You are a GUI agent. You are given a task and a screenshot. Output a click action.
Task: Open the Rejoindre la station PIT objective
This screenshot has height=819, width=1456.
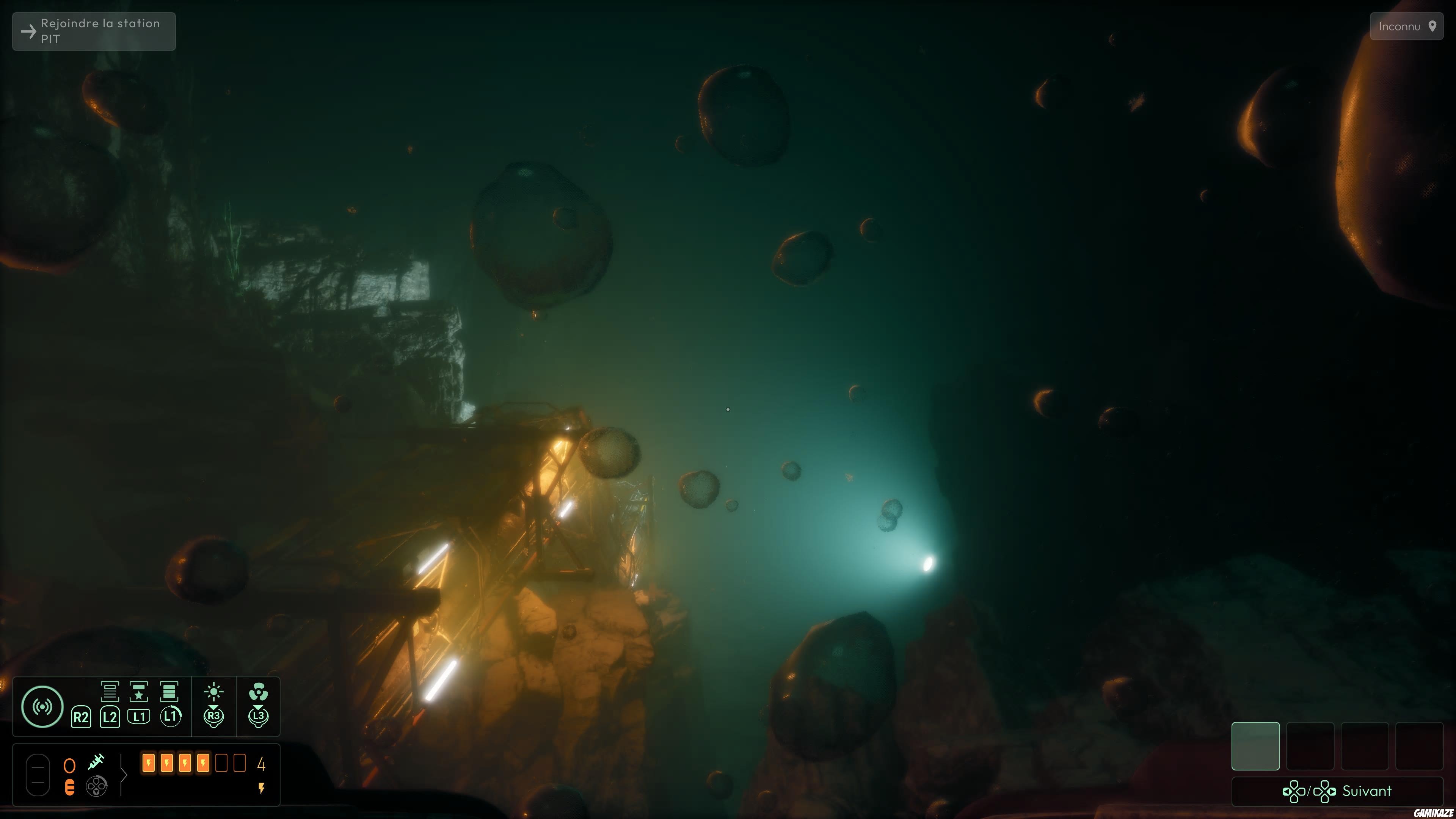tap(93, 31)
